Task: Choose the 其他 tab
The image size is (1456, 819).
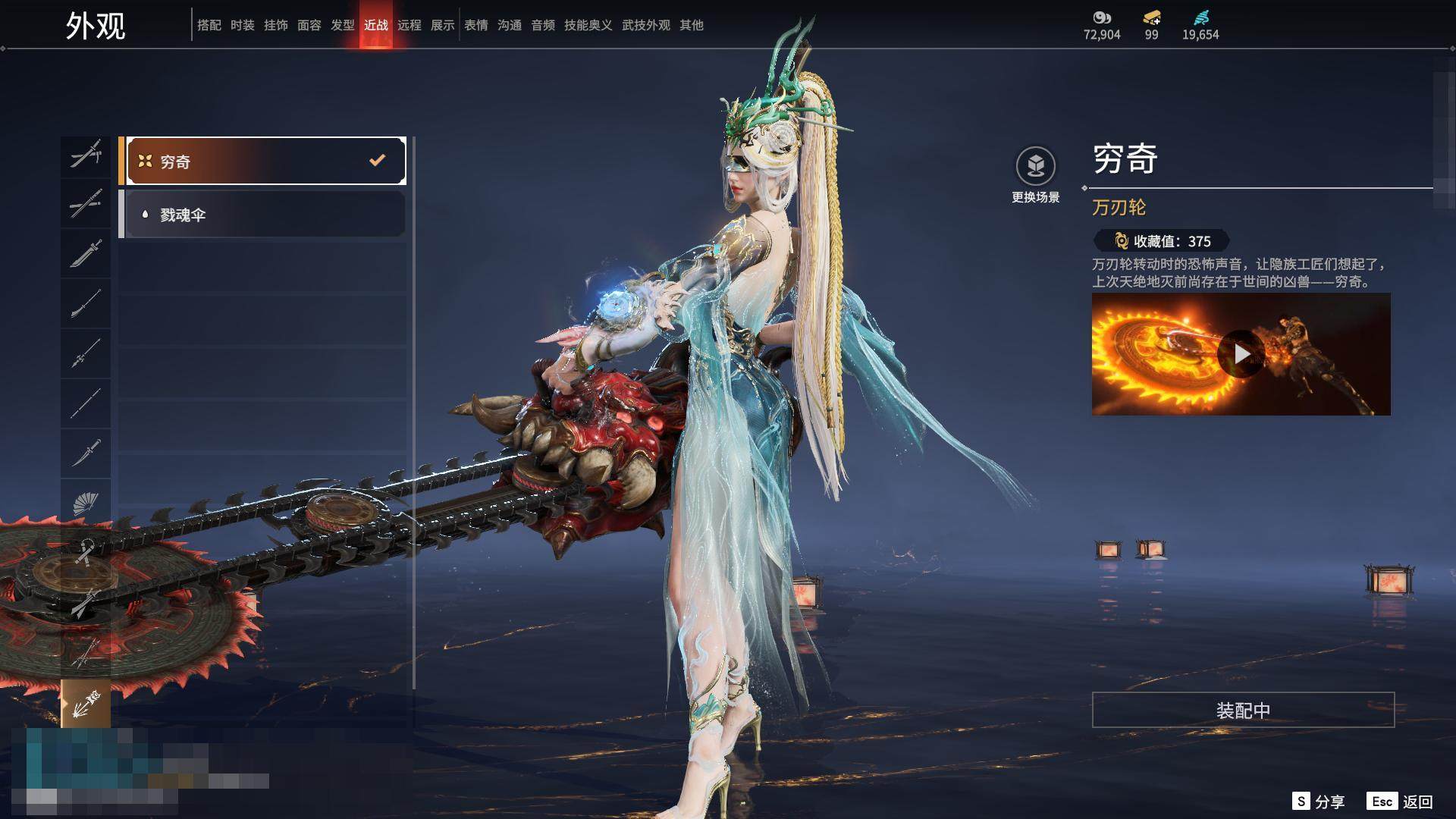Action: pos(692,25)
